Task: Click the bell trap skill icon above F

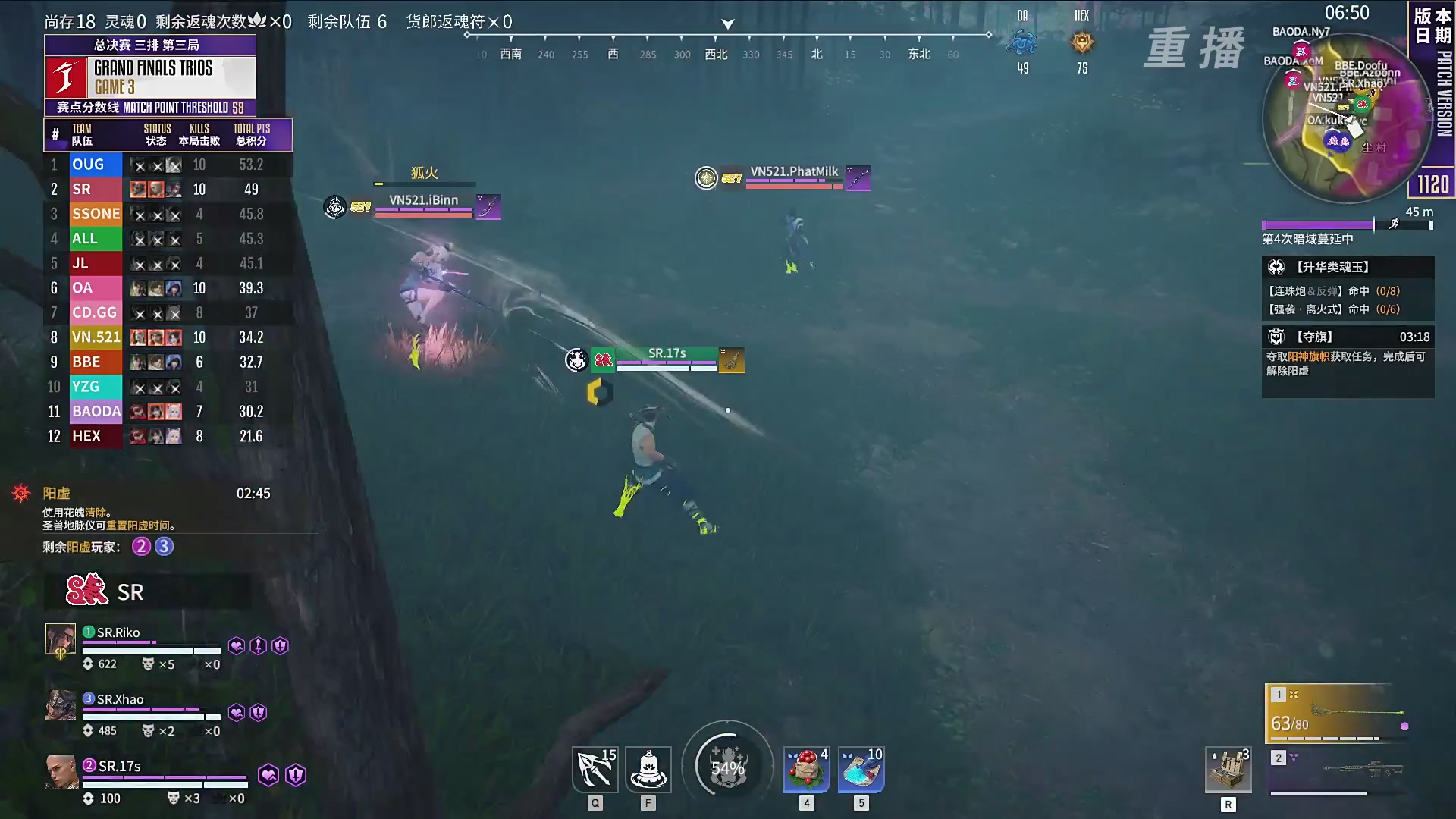Action: (648, 768)
